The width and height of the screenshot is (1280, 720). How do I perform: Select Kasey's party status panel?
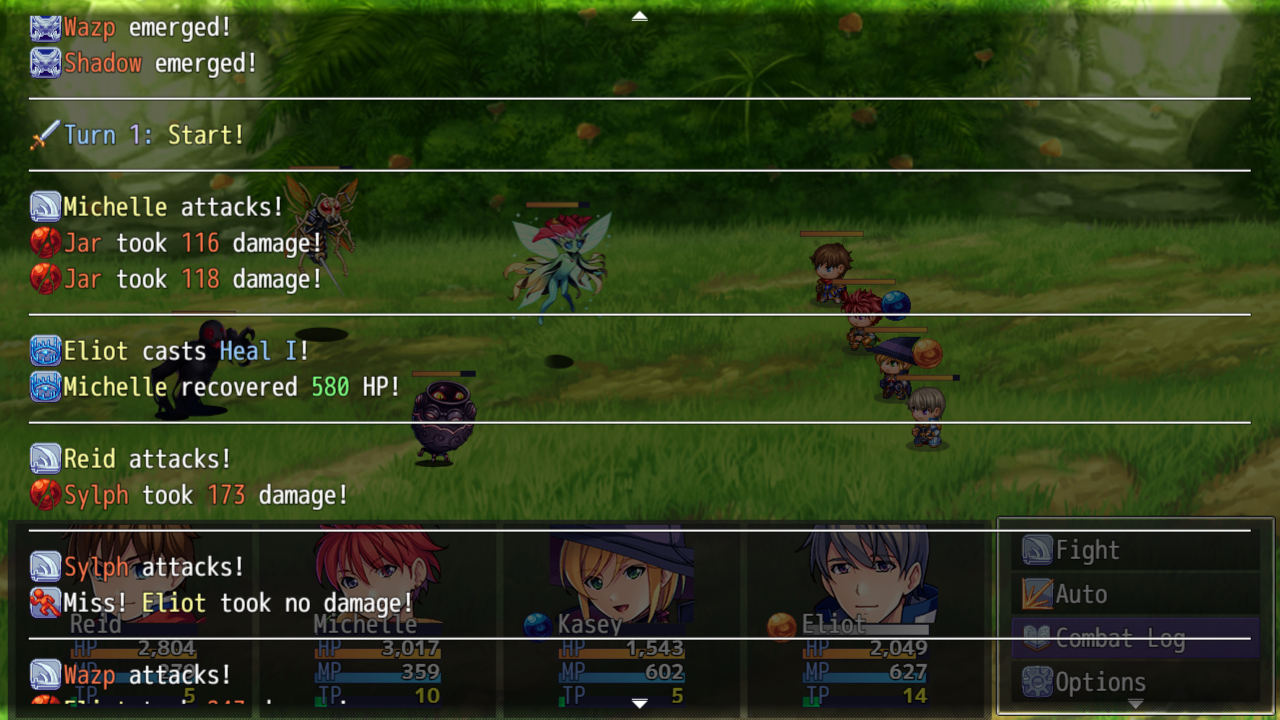(x=622, y=620)
